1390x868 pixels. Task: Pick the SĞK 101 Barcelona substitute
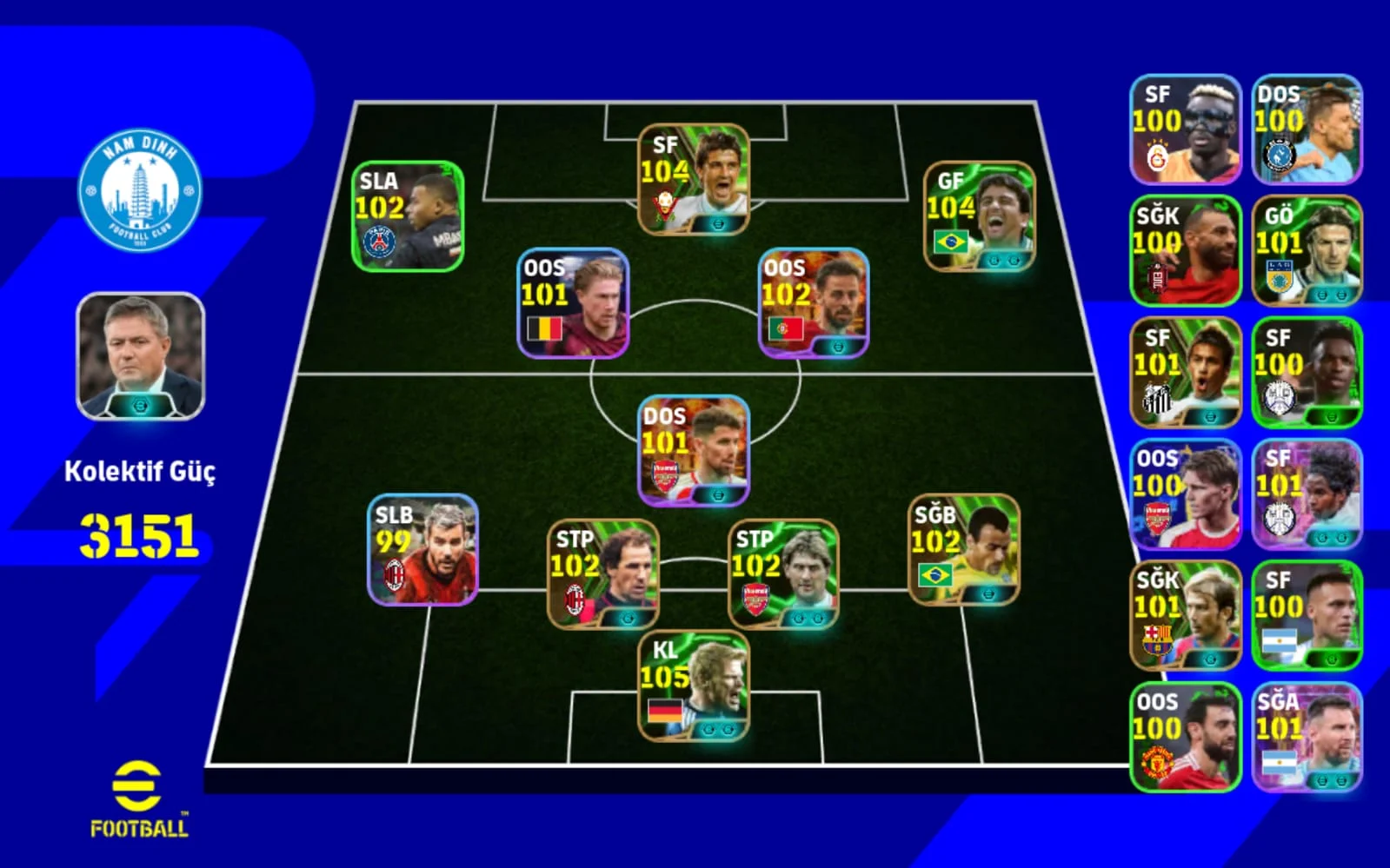[1185, 616]
